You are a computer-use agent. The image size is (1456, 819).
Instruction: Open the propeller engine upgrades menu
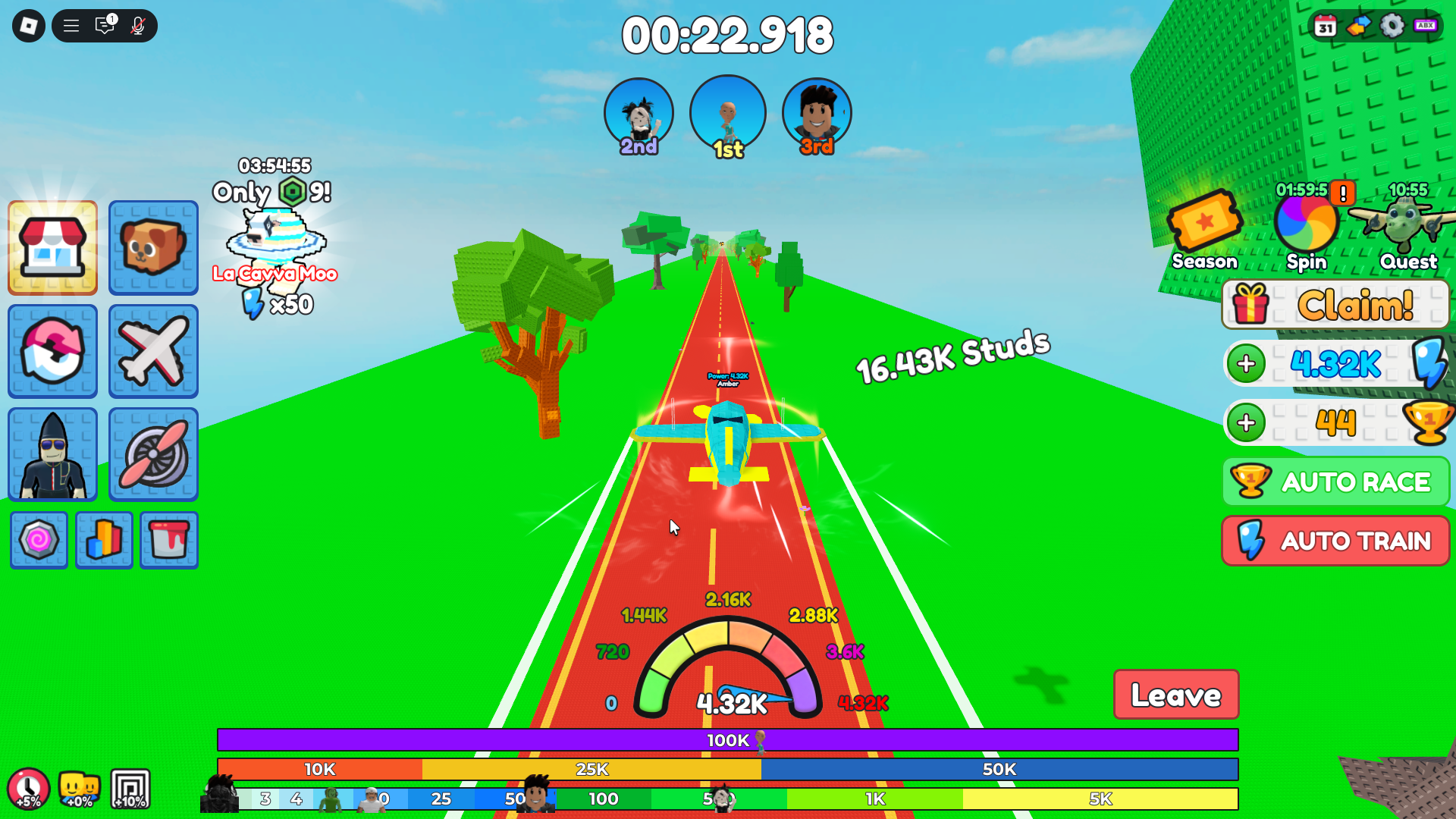153,455
